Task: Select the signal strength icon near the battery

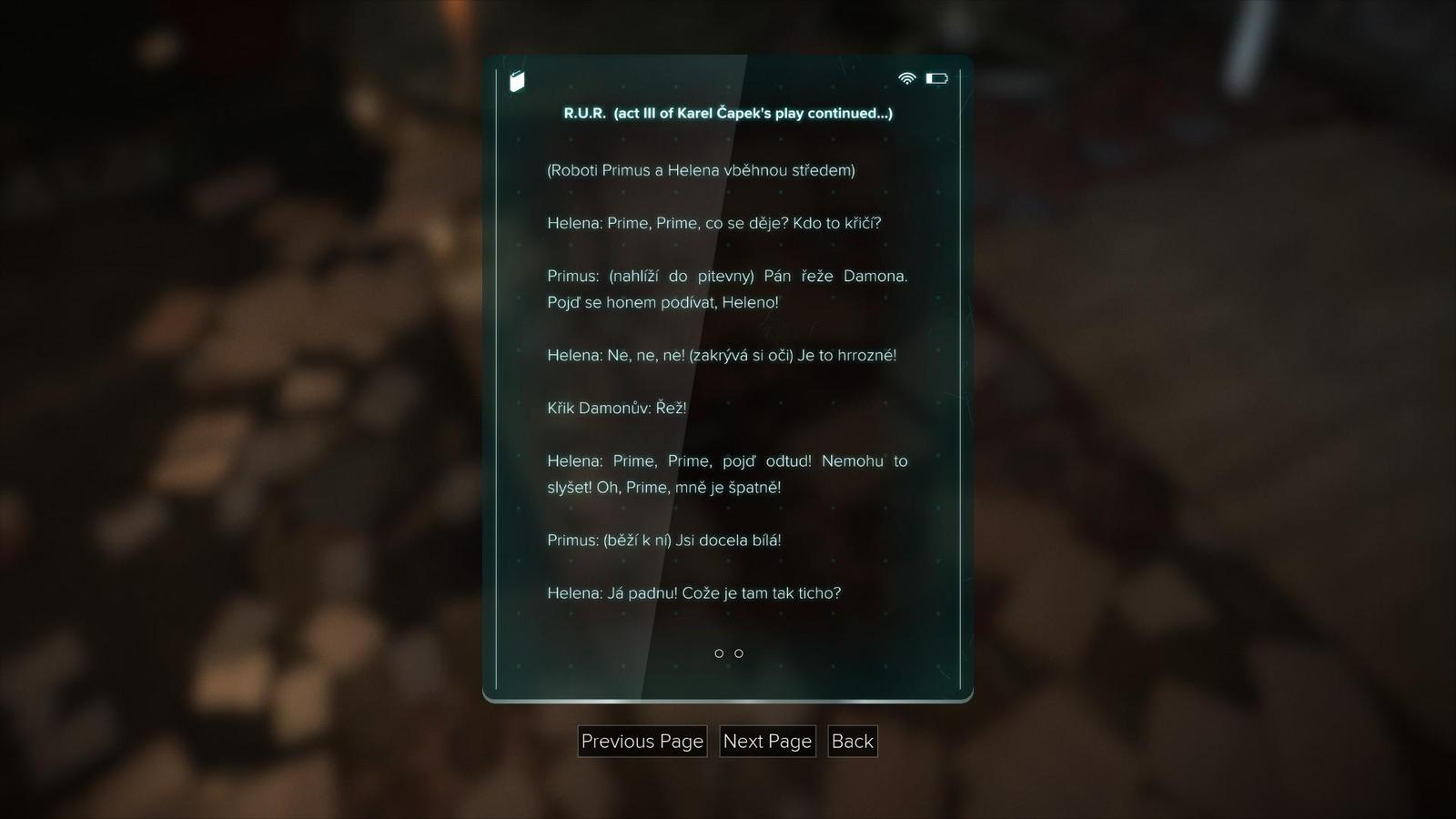Action: 906,78
